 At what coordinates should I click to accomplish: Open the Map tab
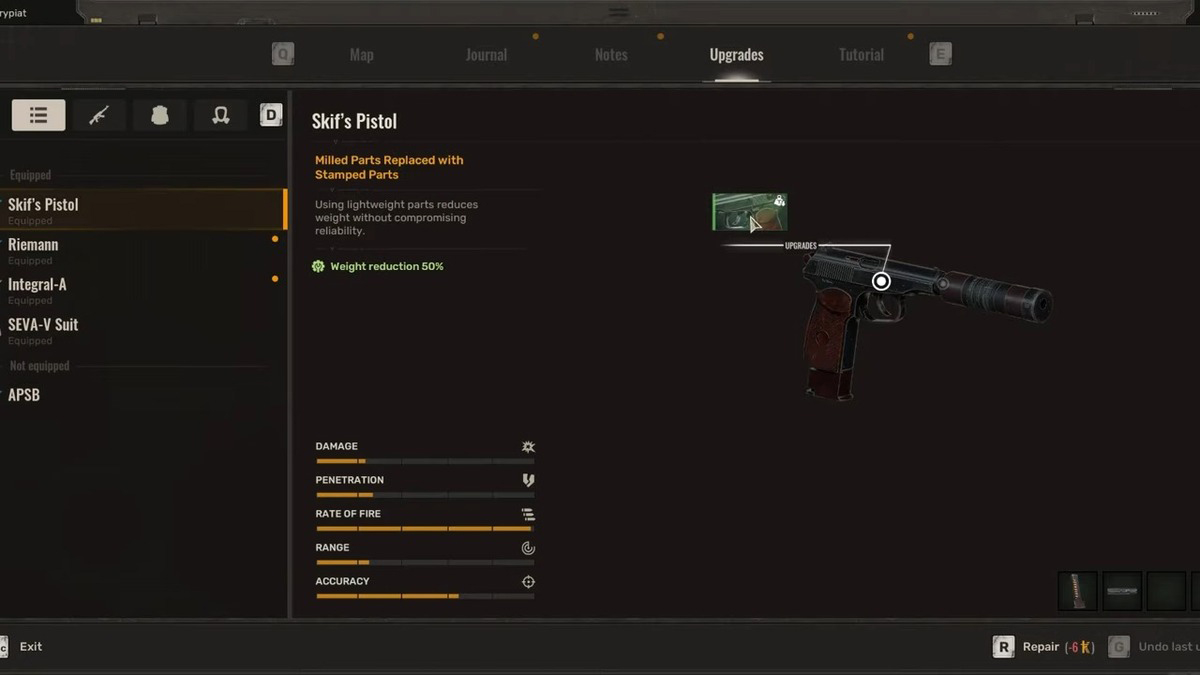click(x=361, y=55)
